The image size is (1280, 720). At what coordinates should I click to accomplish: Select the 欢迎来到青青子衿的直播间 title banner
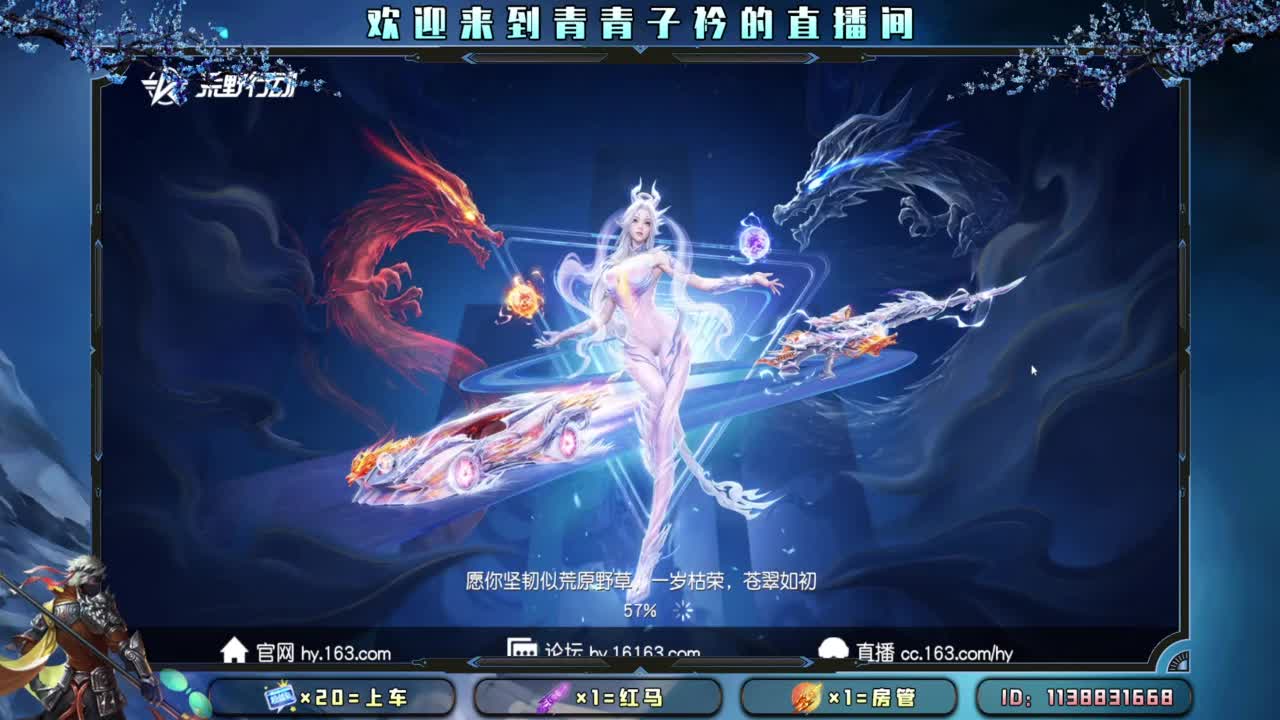[x=640, y=24]
